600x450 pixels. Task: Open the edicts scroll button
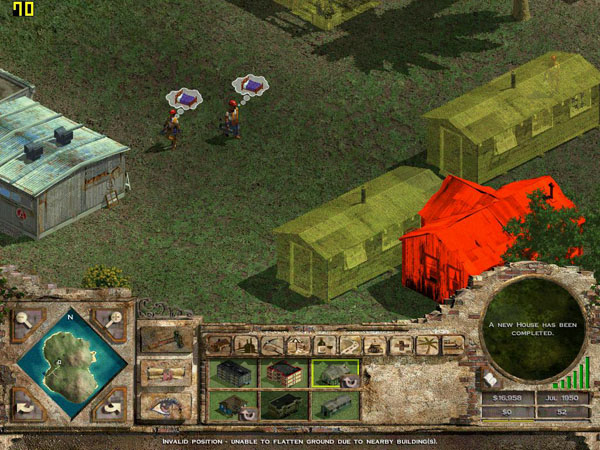pos(166,372)
